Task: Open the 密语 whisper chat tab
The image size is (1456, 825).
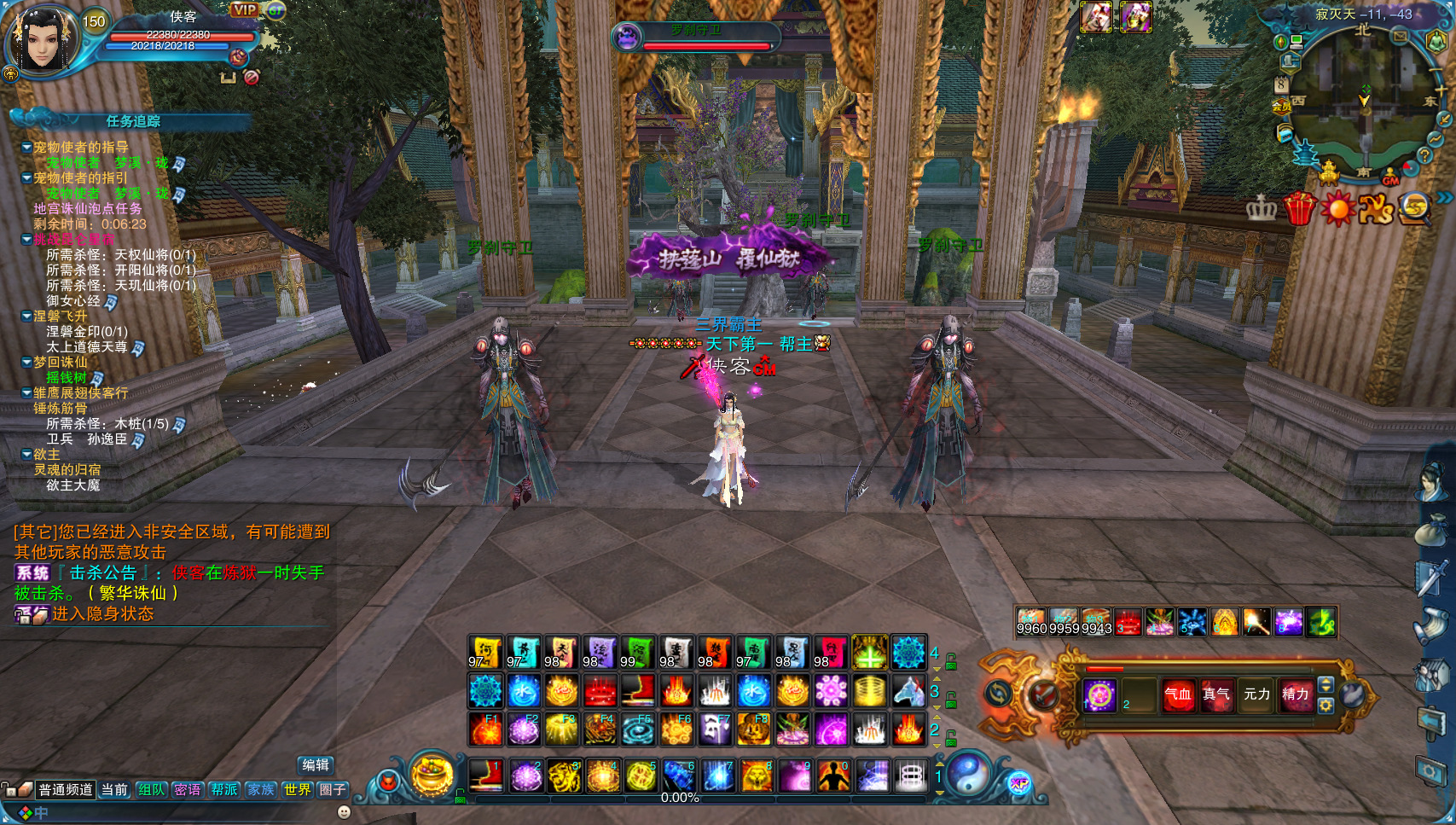Action: click(188, 790)
